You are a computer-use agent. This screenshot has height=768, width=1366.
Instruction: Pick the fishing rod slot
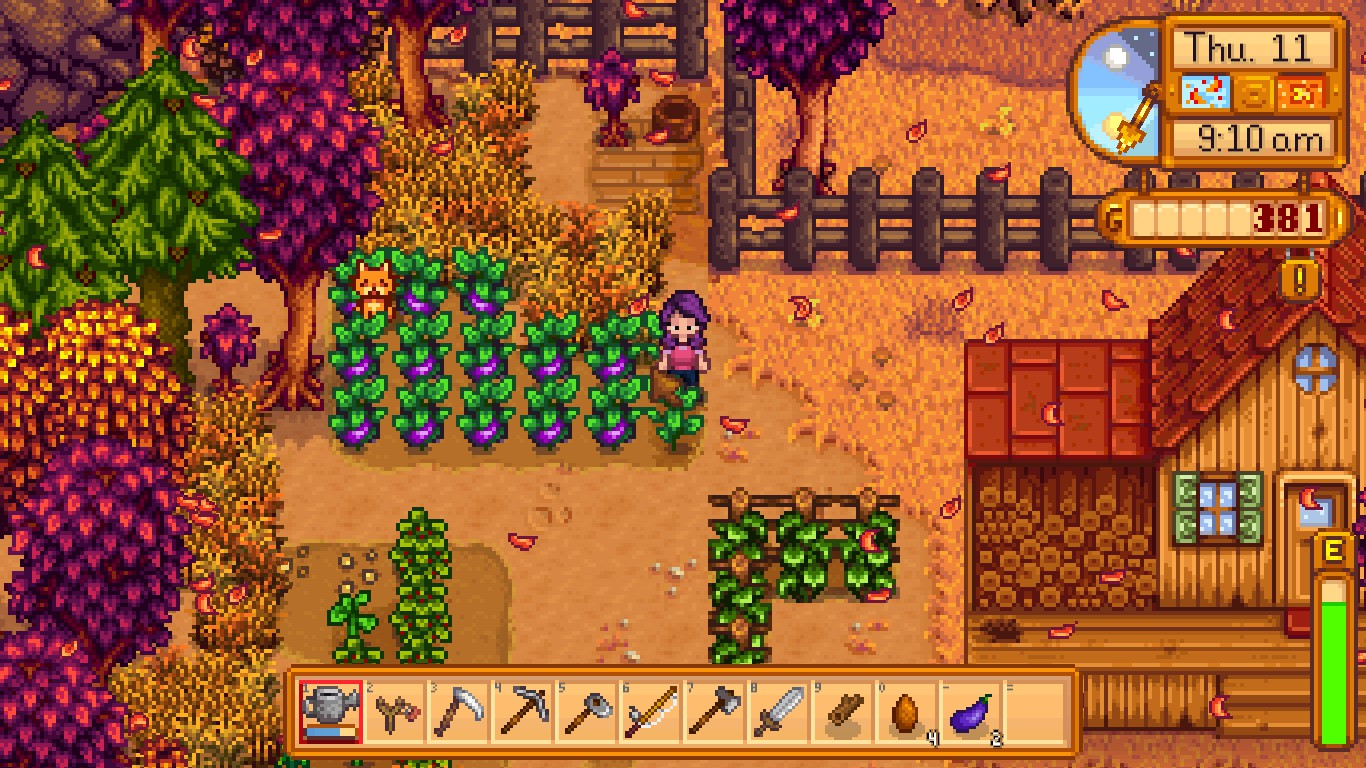pos(651,711)
